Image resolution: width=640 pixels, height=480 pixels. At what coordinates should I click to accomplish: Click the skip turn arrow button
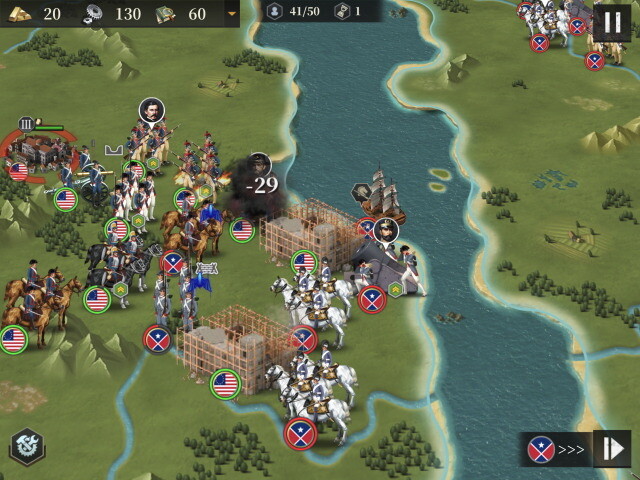[x=611, y=448]
